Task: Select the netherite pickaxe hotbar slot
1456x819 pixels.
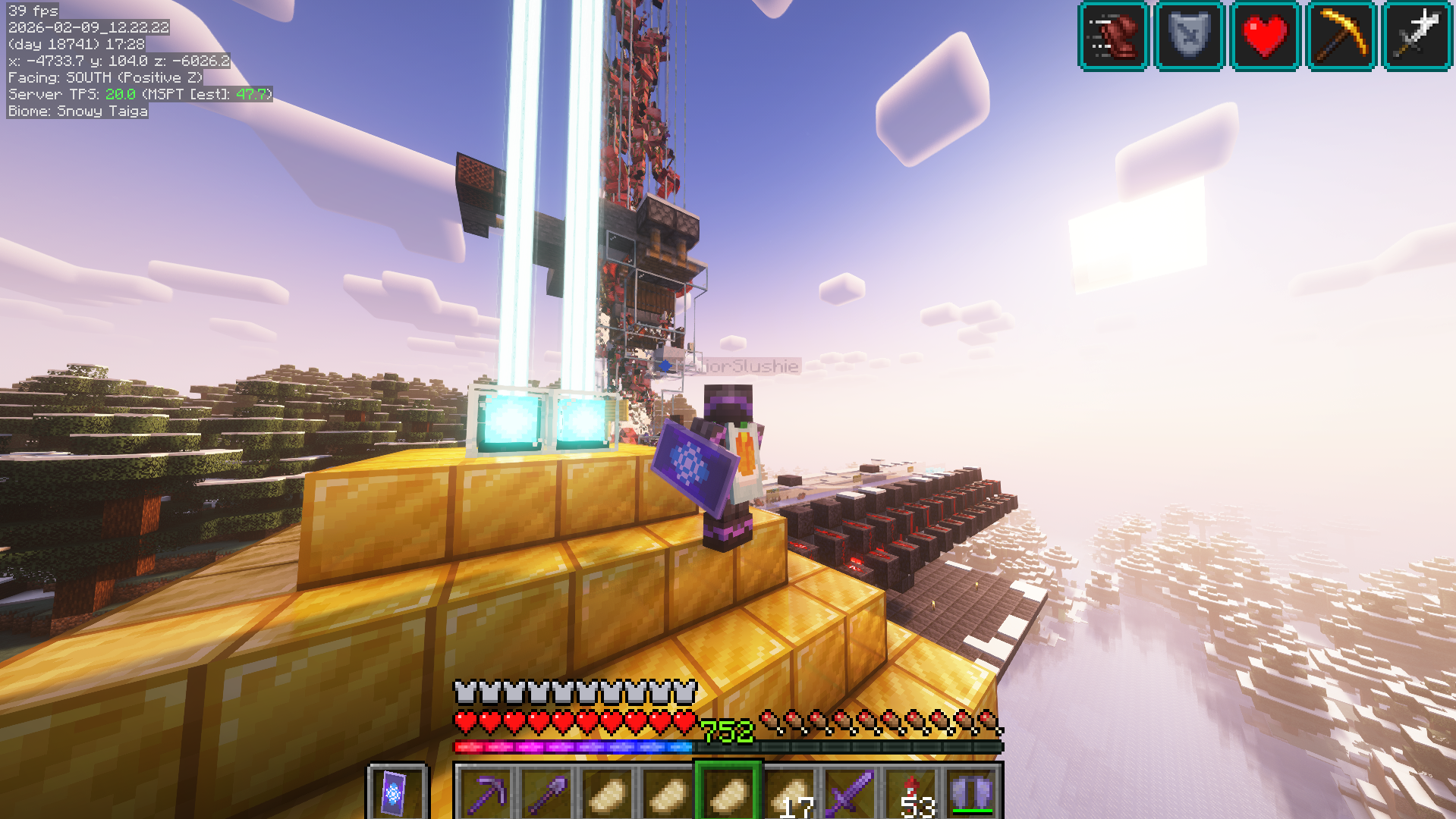Action: 486,793
